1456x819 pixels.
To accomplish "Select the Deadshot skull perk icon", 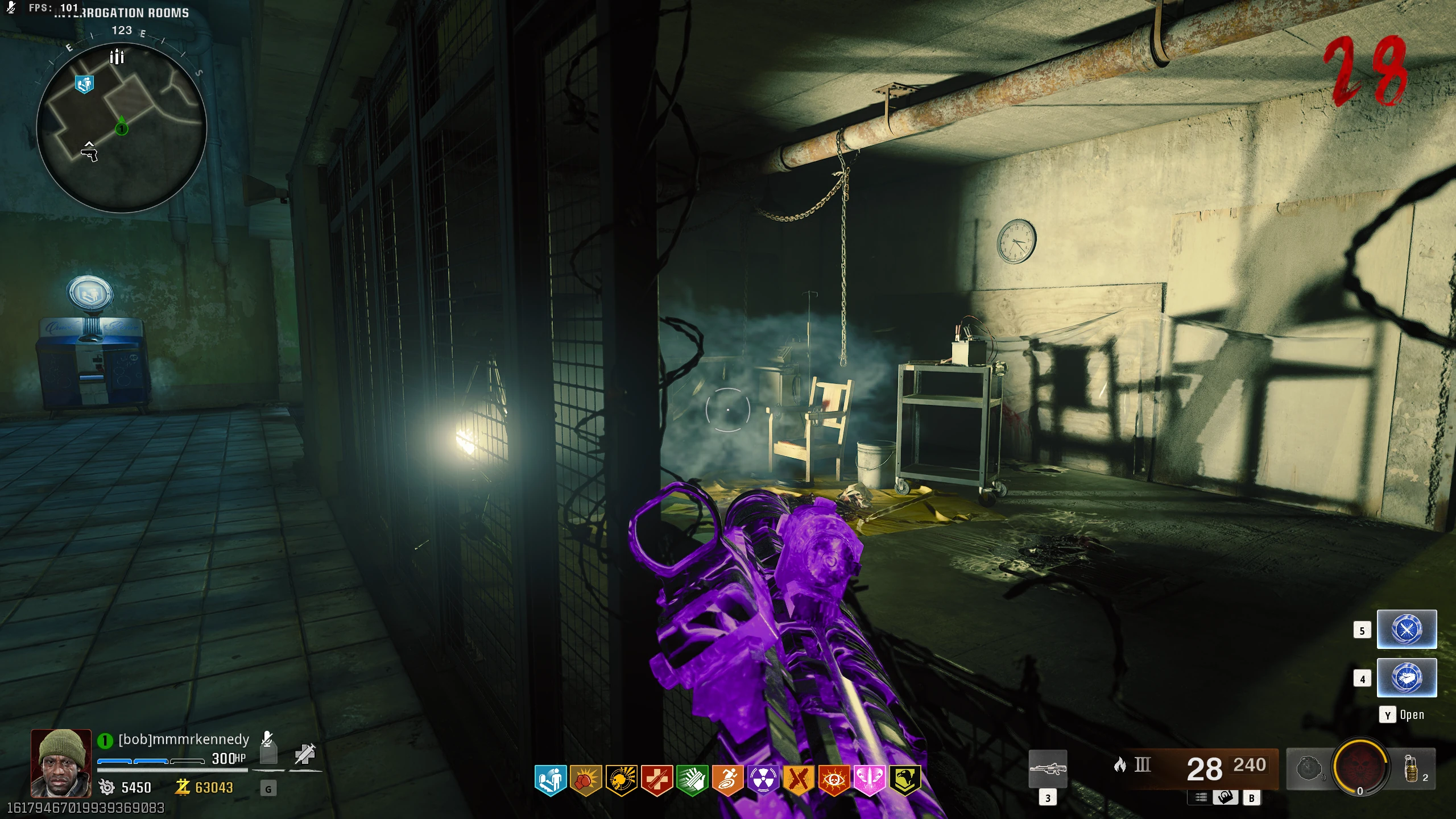I will (621, 780).
